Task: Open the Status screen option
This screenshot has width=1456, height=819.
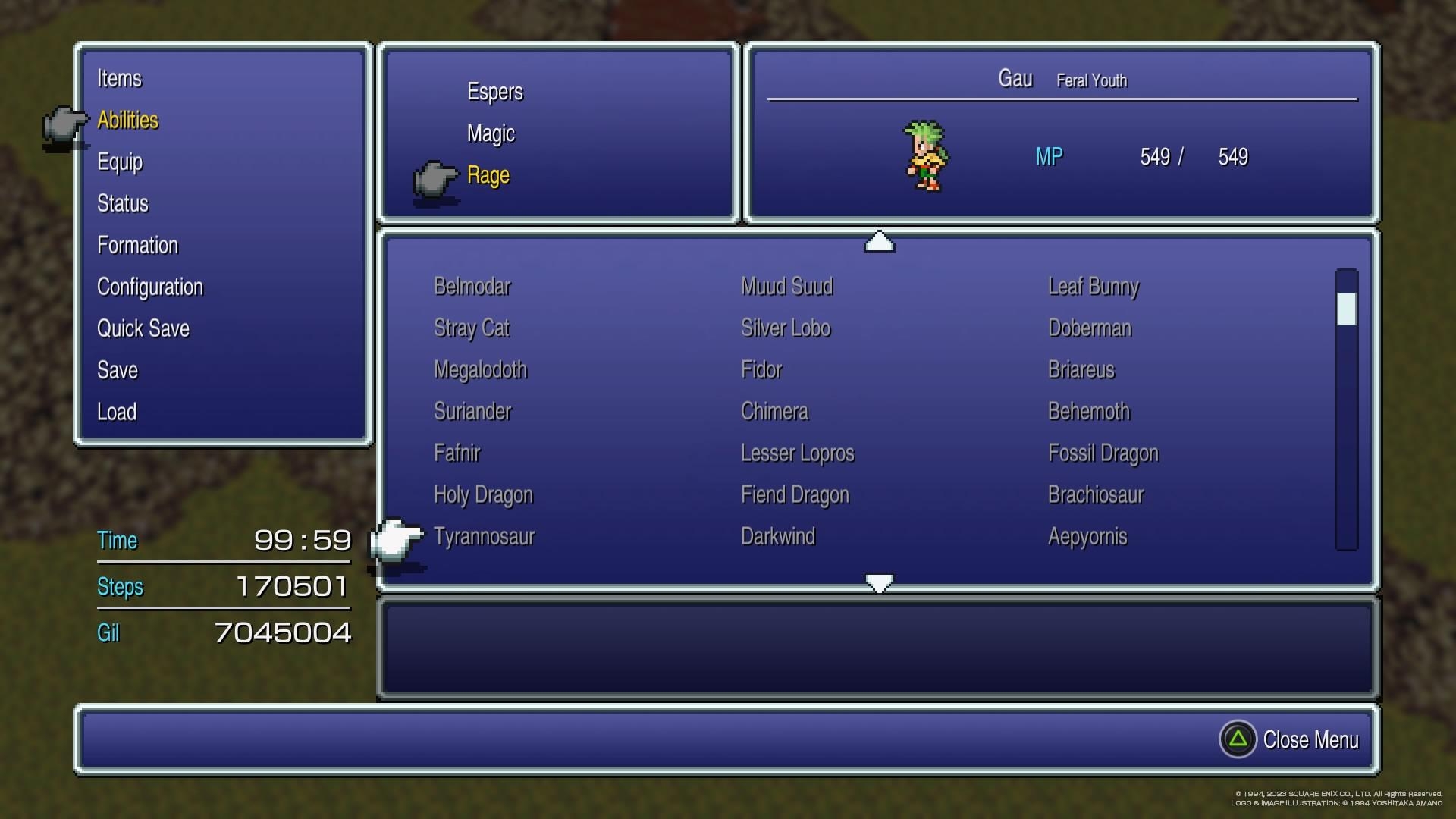Action: point(123,203)
